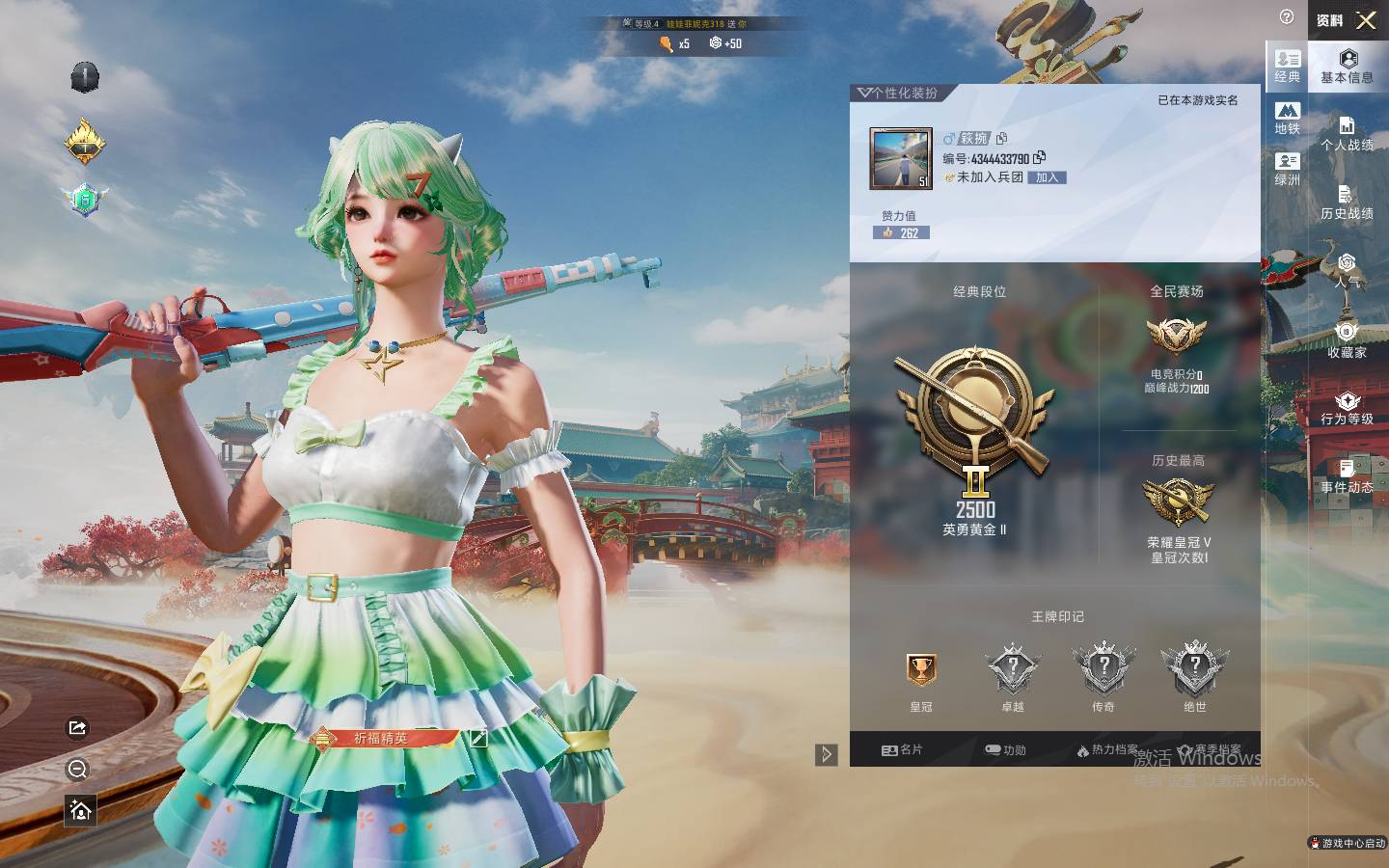Screen dimensions: 1389x868
Task: Open the 历史战绩 section
Action: (x=1347, y=203)
